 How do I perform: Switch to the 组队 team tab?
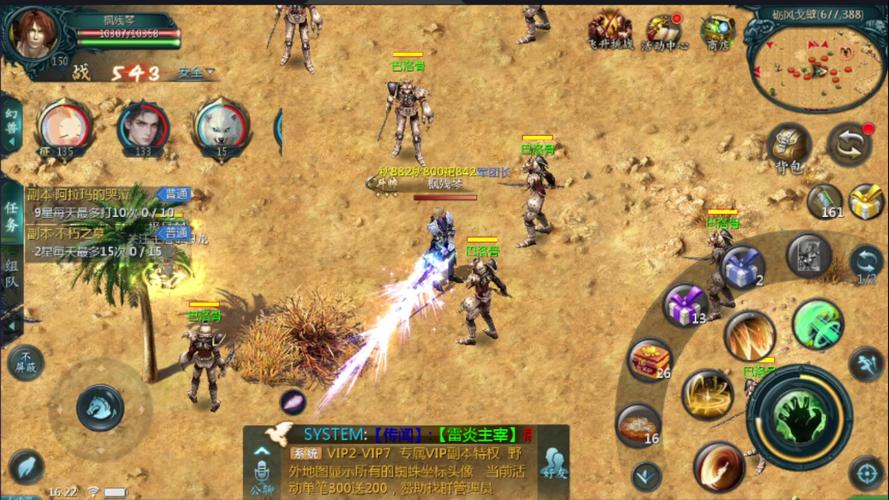(x=11, y=274)
